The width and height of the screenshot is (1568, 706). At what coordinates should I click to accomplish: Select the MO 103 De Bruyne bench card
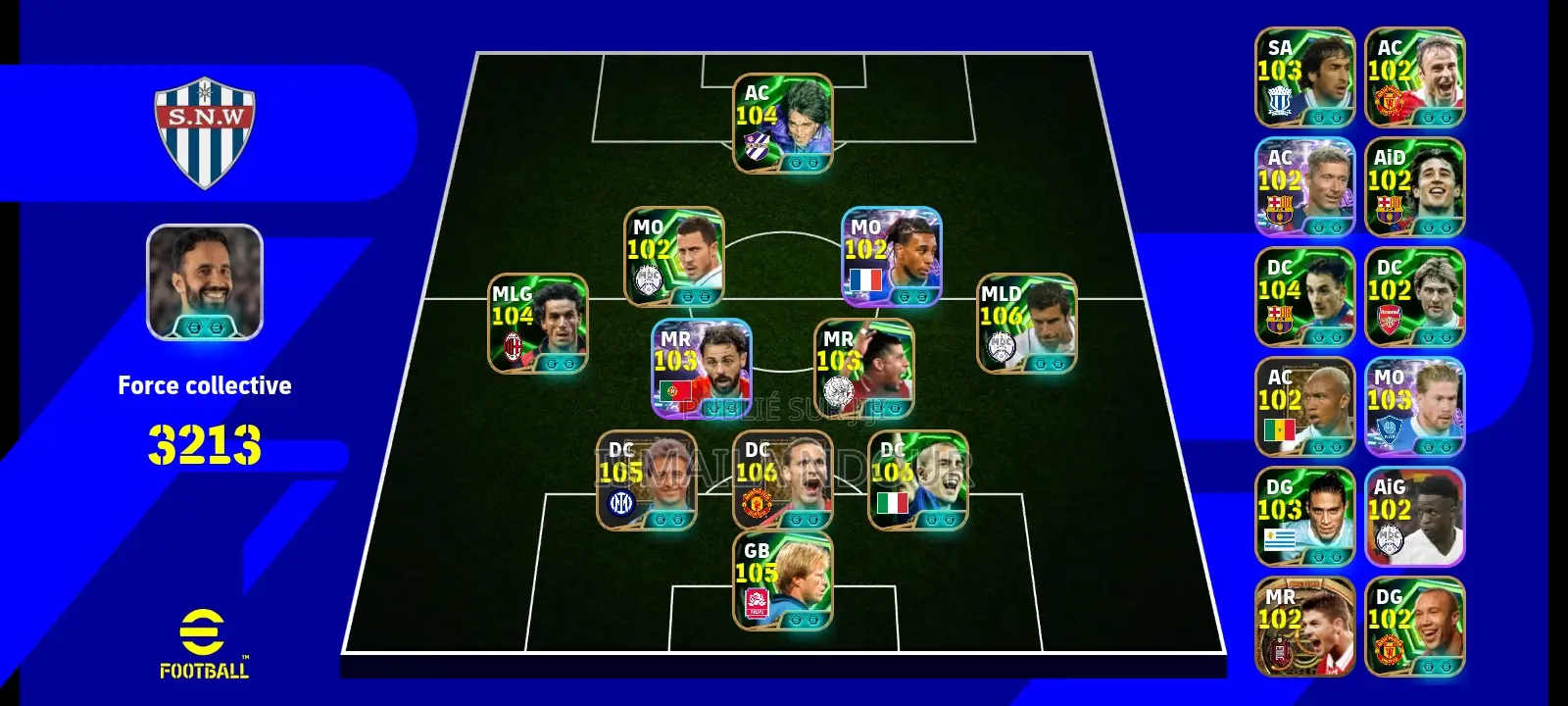pyautogui.click(x=1414, y=407)
